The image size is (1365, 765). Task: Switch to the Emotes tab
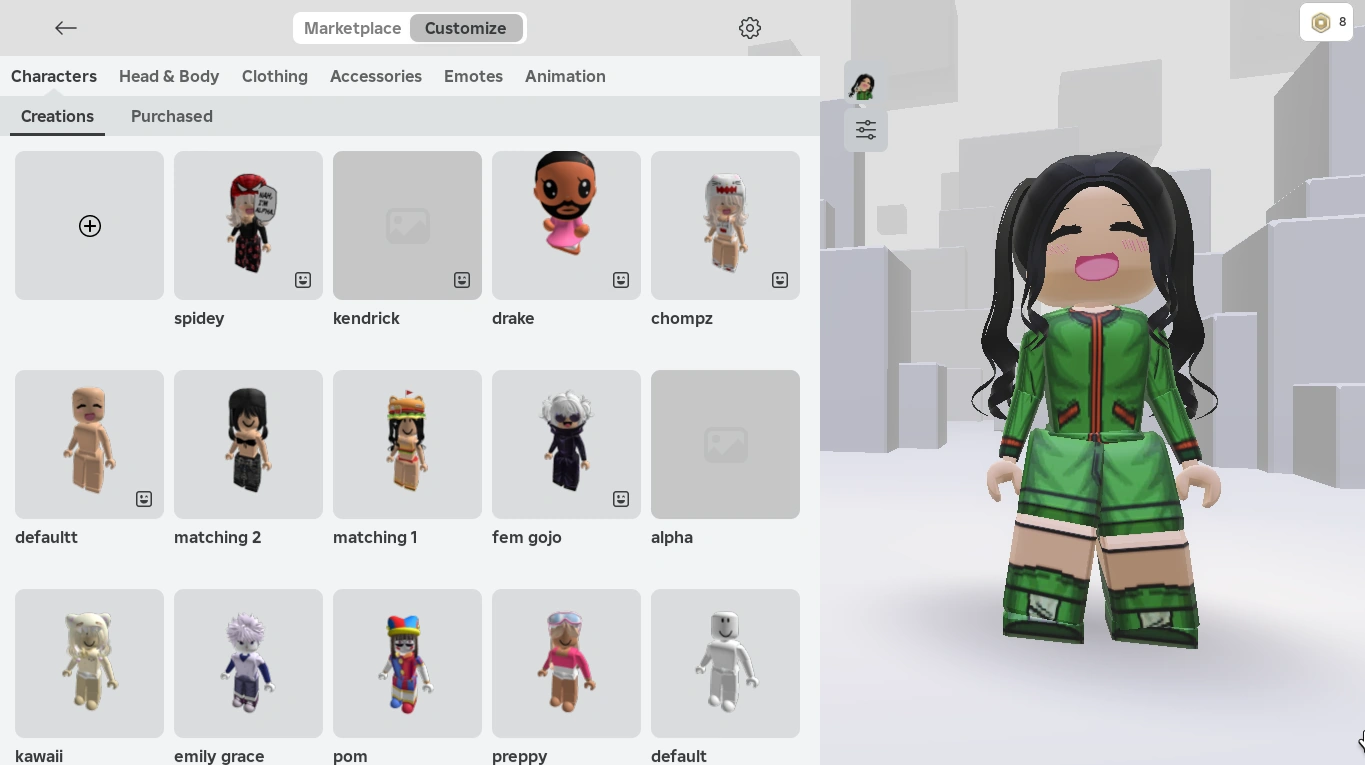pos(473,76)
